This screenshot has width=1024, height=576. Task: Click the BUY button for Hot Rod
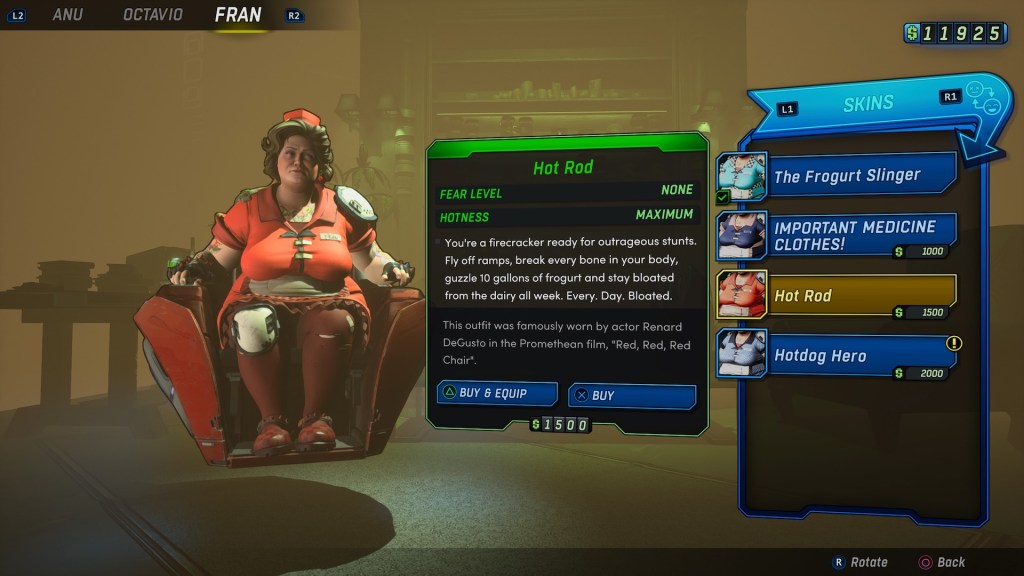point(631,395)
